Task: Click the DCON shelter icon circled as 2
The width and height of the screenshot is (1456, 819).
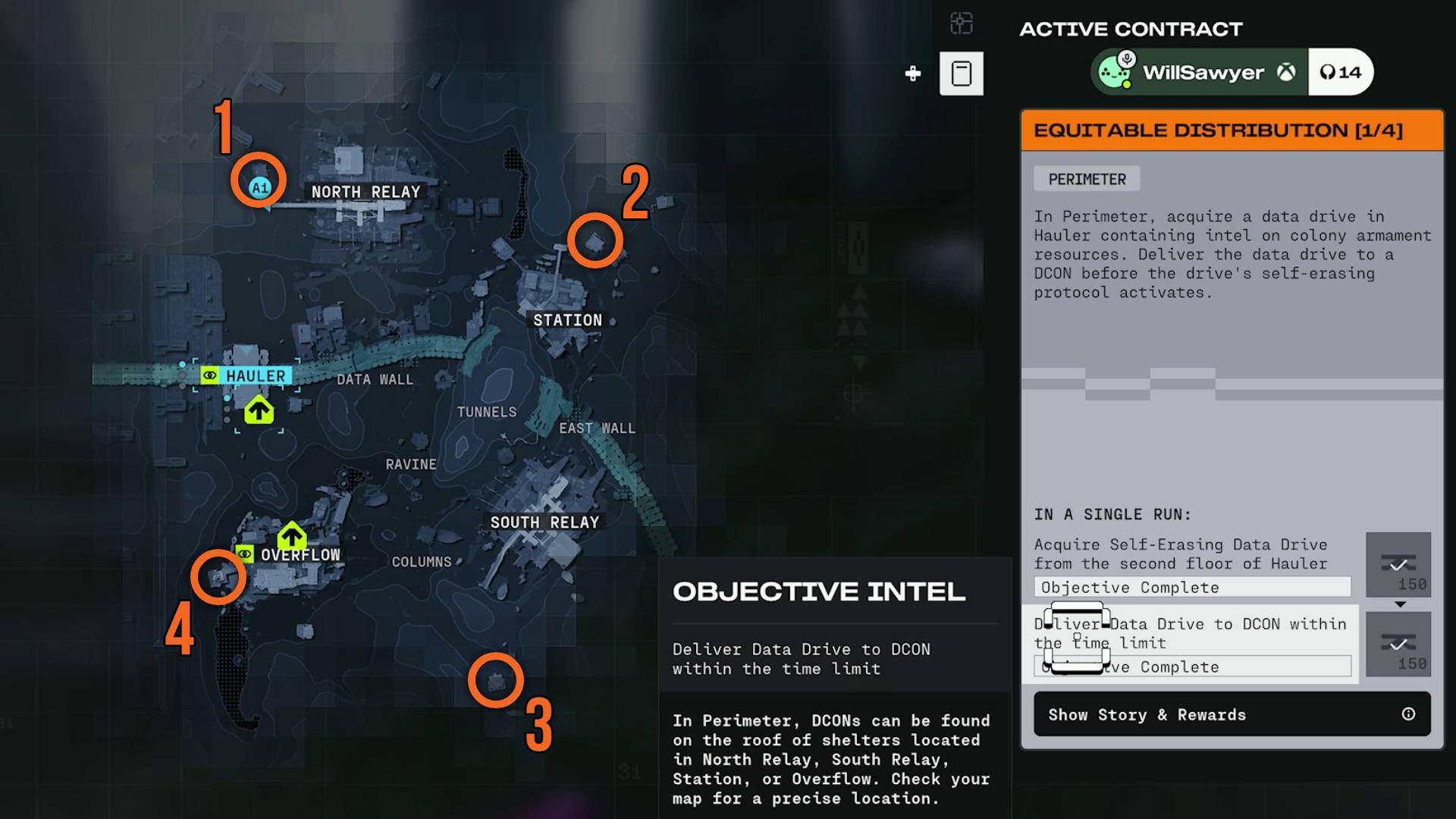Action: (x=596, y=240)
